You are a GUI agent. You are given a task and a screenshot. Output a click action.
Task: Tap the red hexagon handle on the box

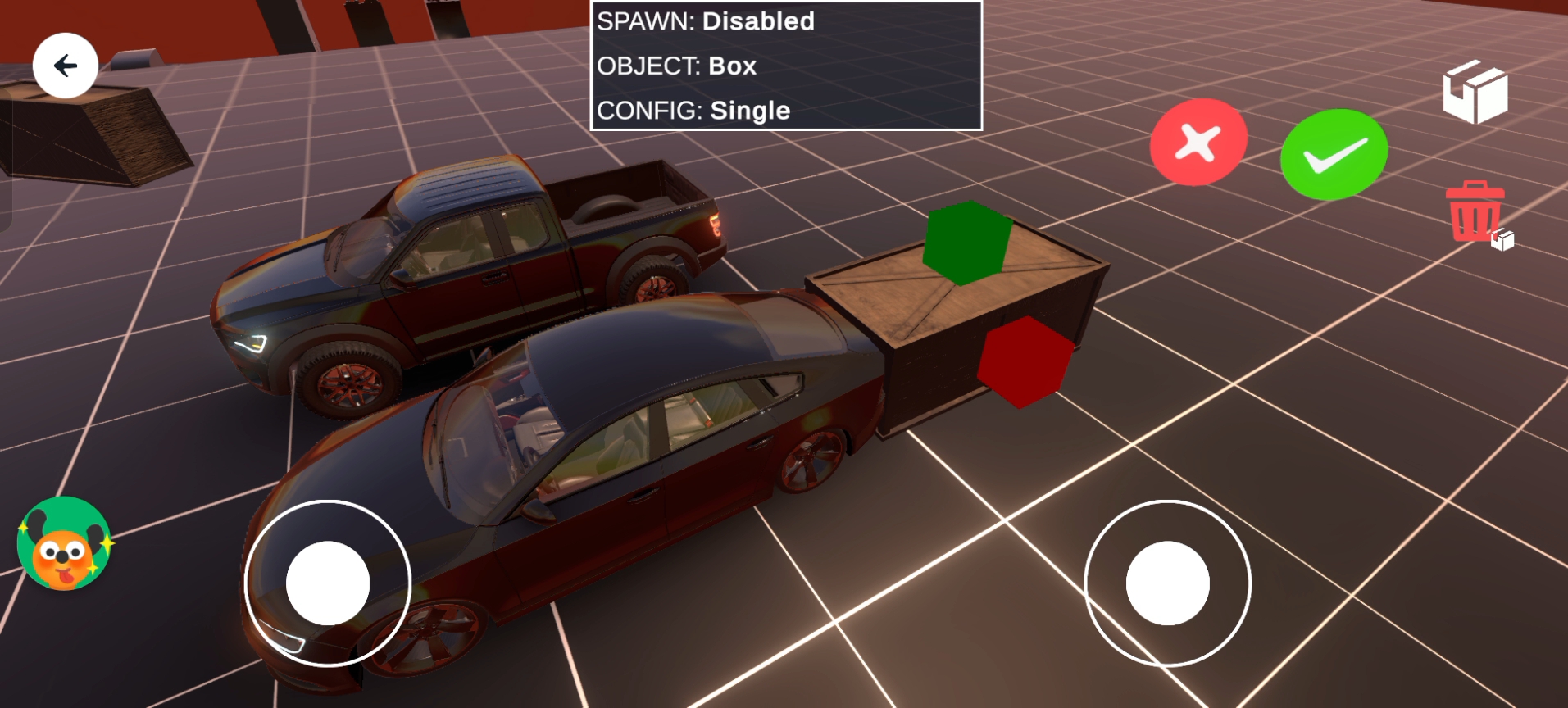(x=1025, y=361)
